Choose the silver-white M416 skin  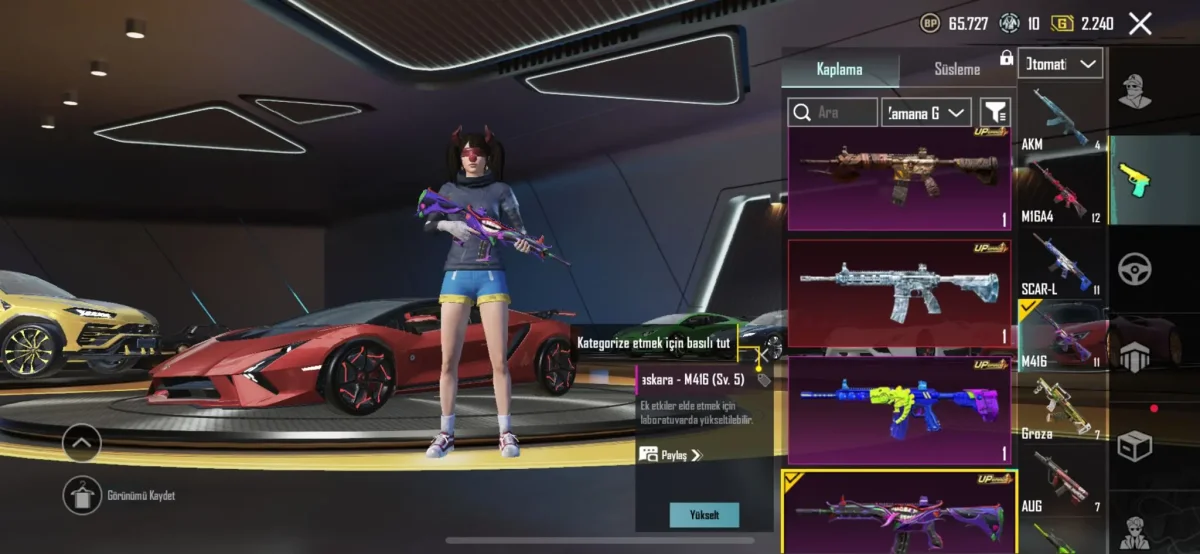tap(899, 292)
